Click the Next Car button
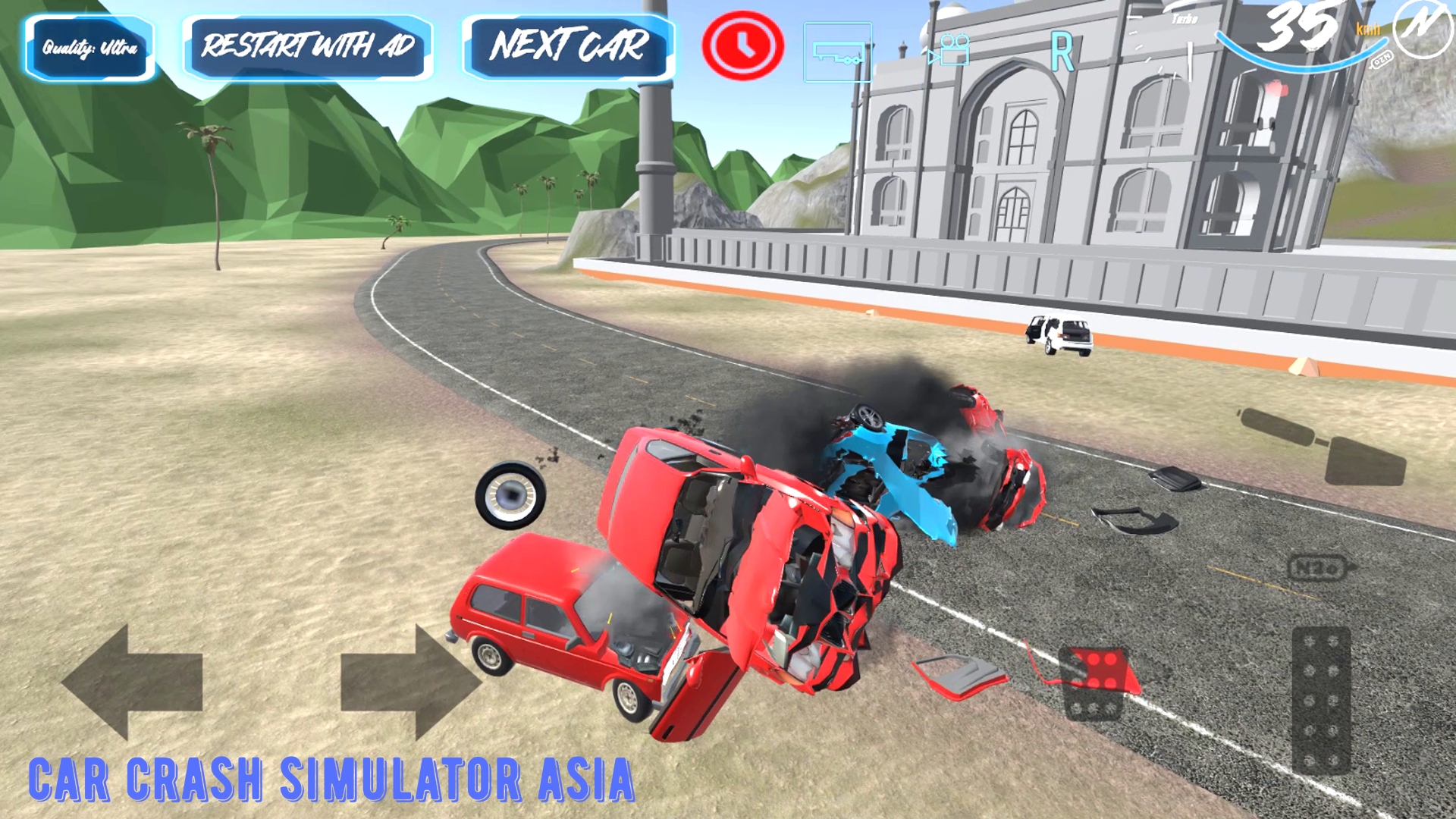 [x=567, y=47]
